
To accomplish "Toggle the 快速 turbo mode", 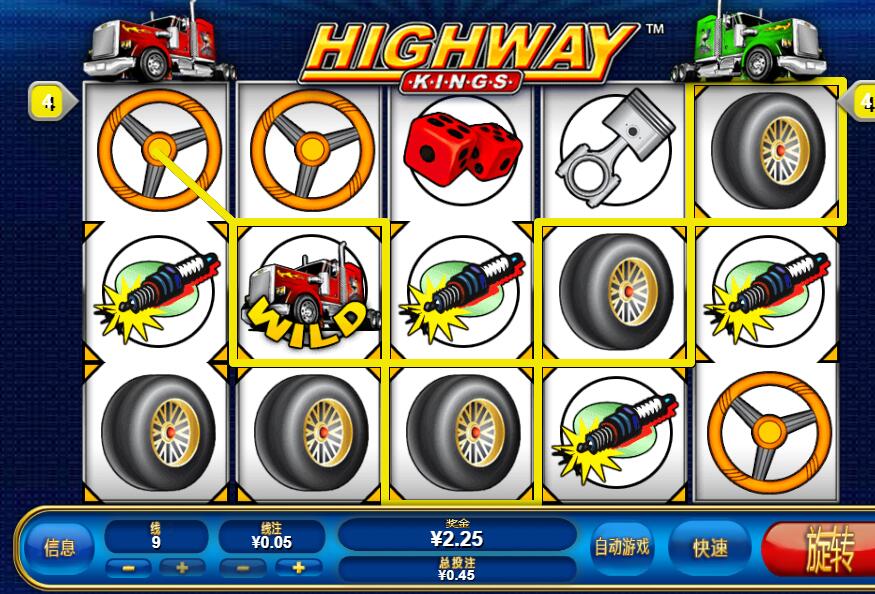I will click(710, 548).
